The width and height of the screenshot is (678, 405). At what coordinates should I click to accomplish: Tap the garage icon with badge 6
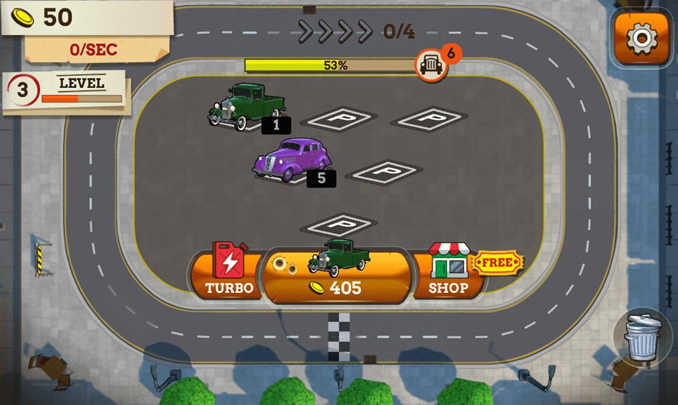(x=431, y=65)
